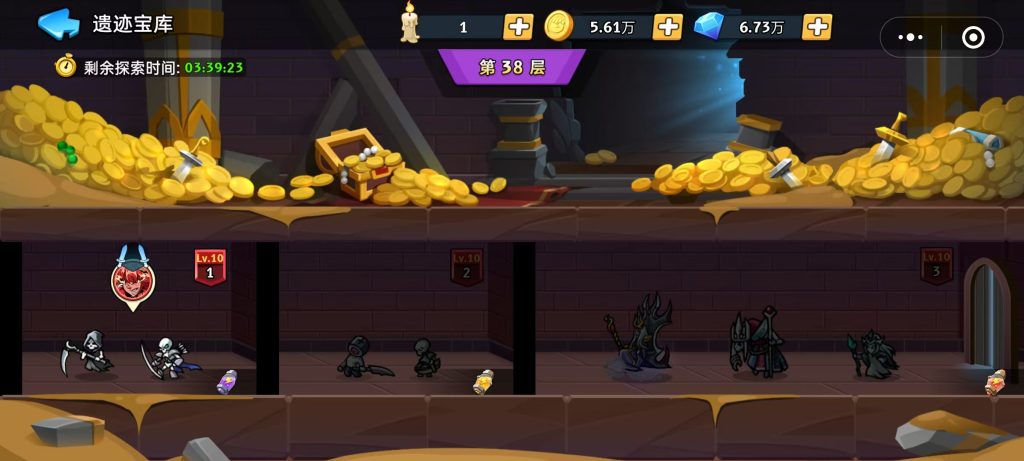Open the mini program three-dot menu

point(911,37)
